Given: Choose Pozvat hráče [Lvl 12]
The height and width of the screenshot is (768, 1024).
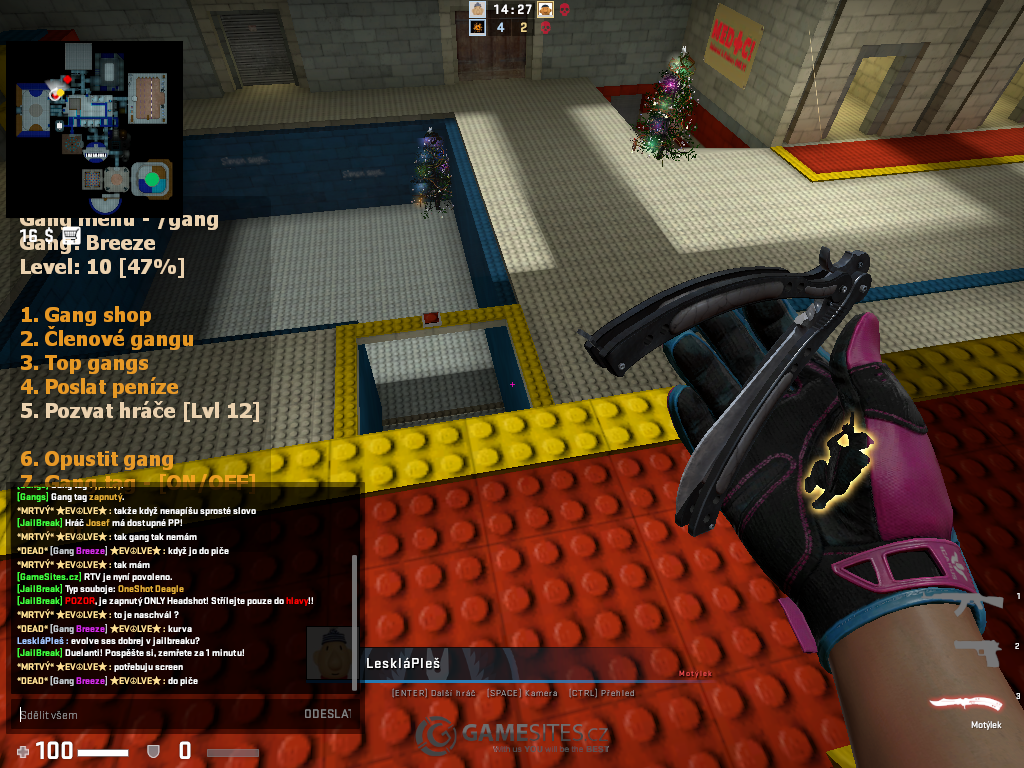Looking at the screenshot, I should point(140,411).
